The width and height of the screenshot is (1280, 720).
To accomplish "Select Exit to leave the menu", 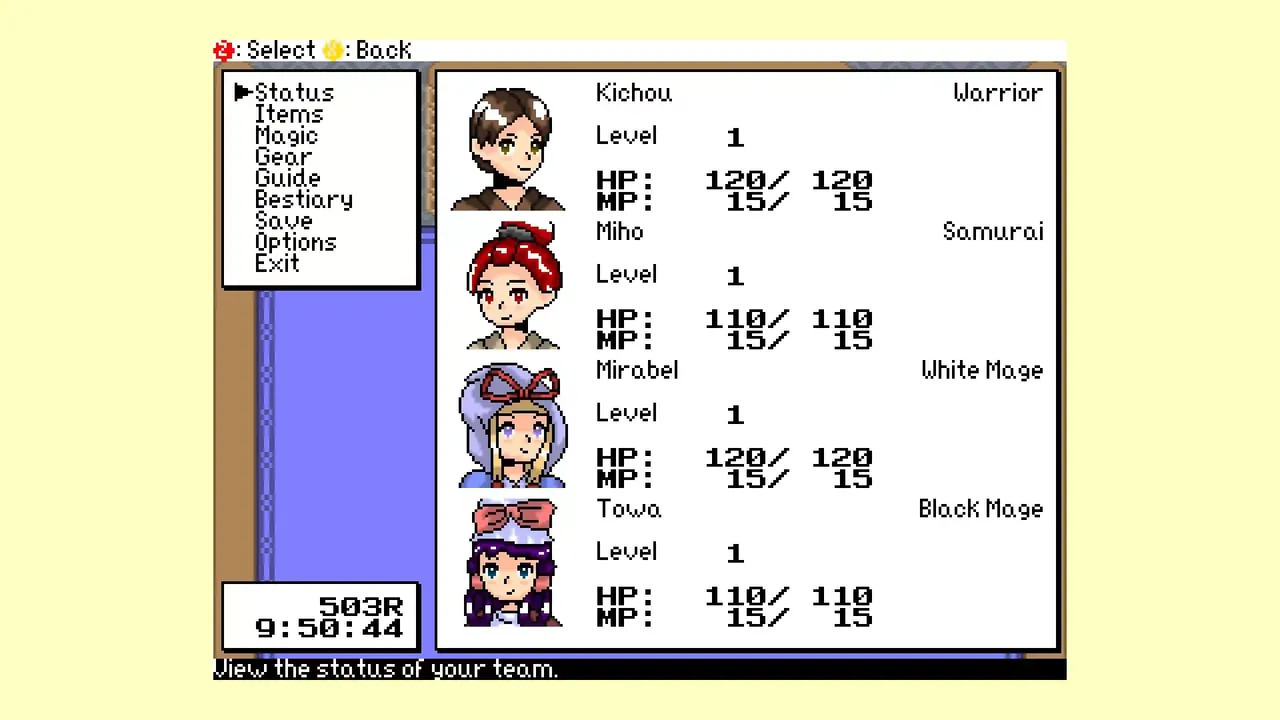I will [276, 263].
